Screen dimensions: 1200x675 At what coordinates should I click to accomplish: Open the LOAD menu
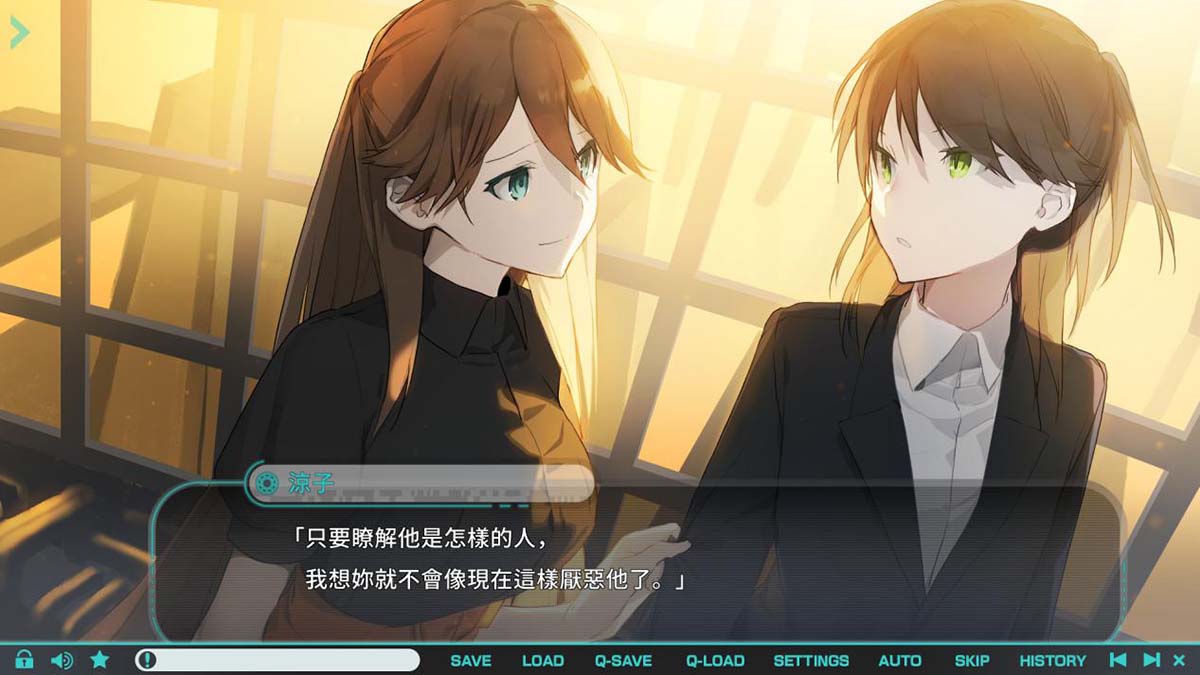pos(543,660)
